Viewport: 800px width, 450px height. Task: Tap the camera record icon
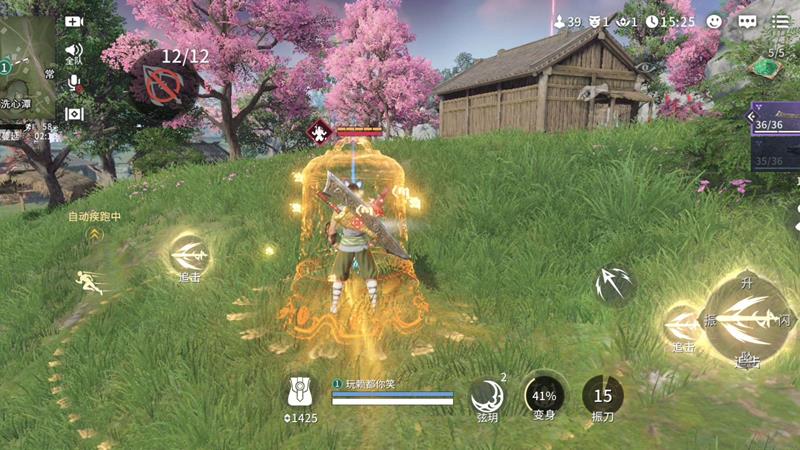pyautogui.click(x=74, y=21)
